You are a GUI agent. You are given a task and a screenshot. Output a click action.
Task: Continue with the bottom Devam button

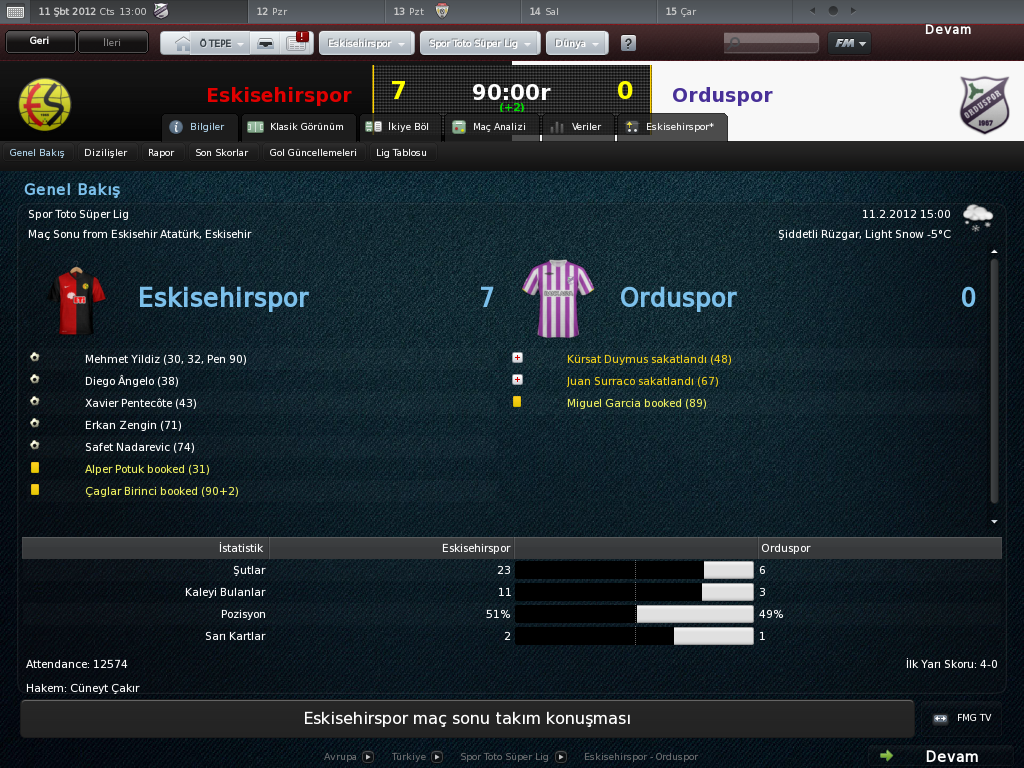coord(940,756)
